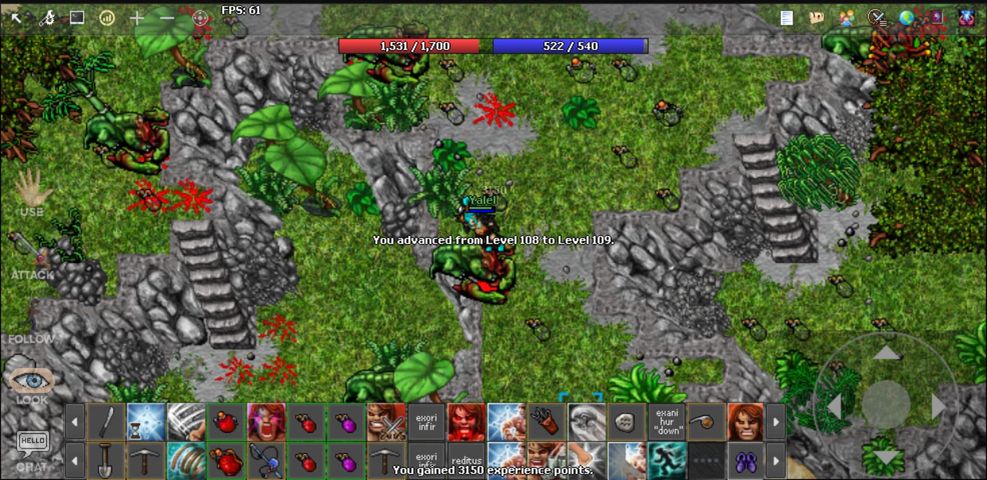Tap the USE hand button
987x480 pixels.
[x=31, y=191]
